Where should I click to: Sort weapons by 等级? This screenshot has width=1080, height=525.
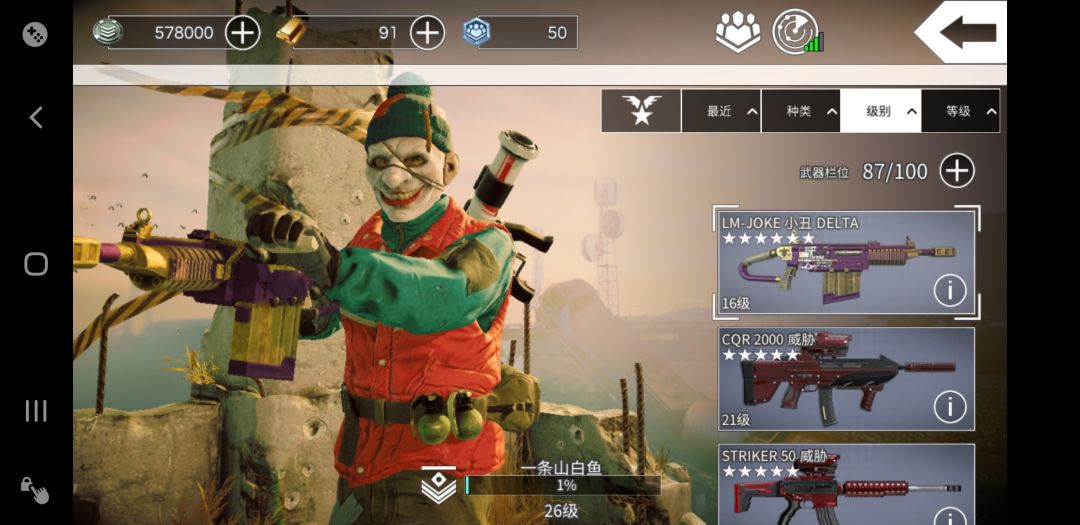[960, 111]
